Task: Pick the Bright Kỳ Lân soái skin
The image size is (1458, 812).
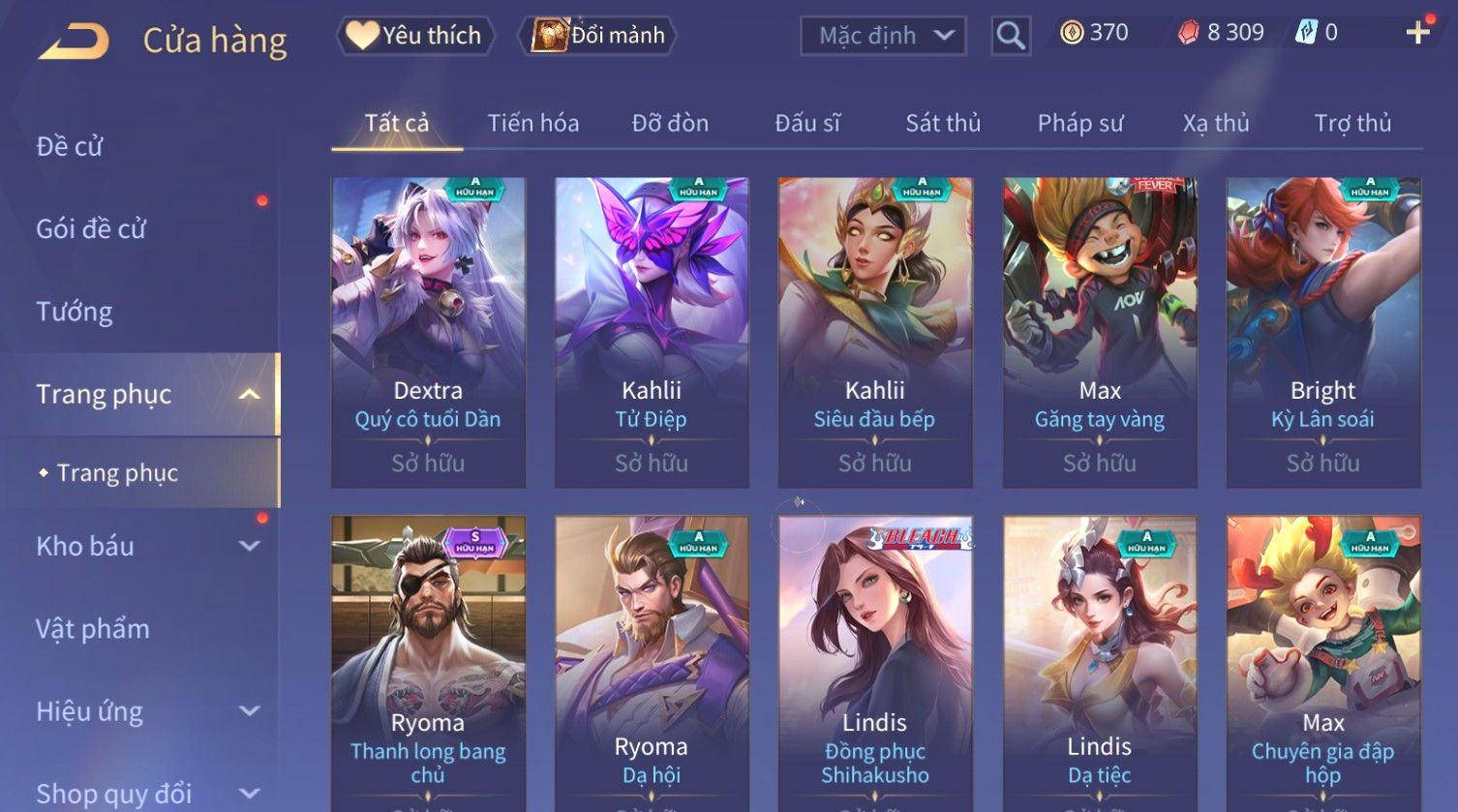Action: click(x=1323, y=331)
